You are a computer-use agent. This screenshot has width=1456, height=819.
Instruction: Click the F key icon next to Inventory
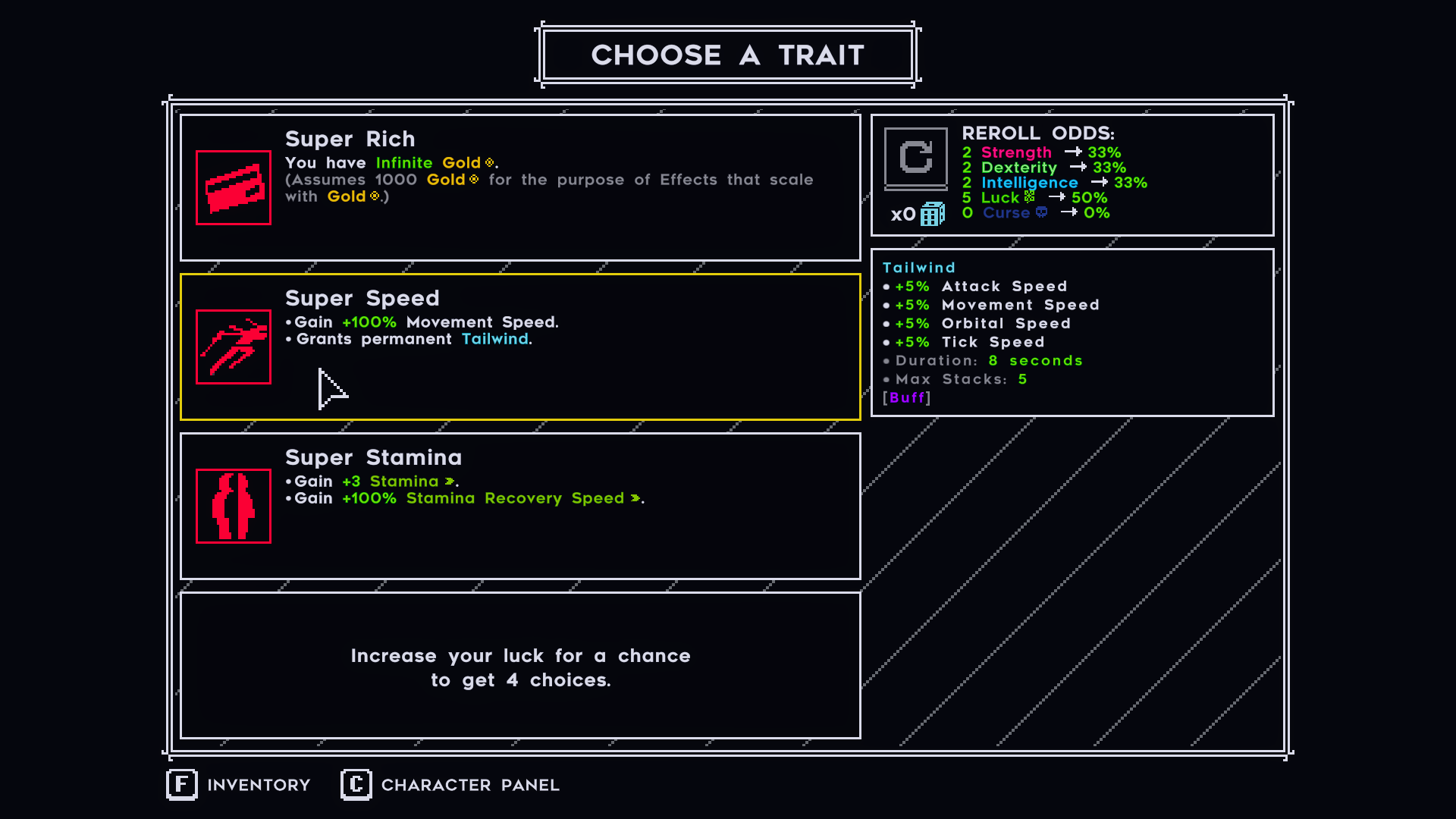(x=182, y=785)
